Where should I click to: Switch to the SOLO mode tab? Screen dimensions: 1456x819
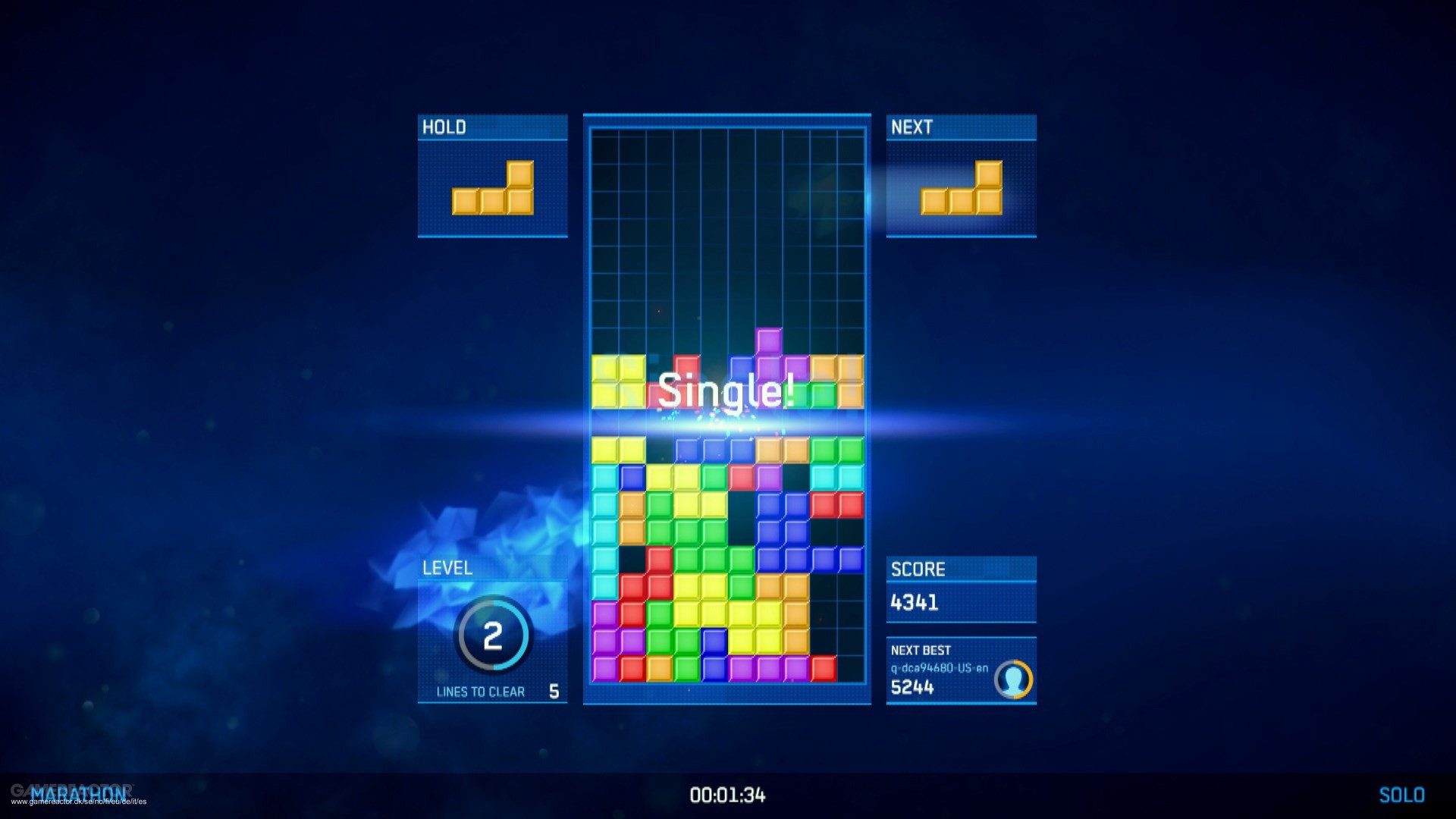coord(1404,794)
